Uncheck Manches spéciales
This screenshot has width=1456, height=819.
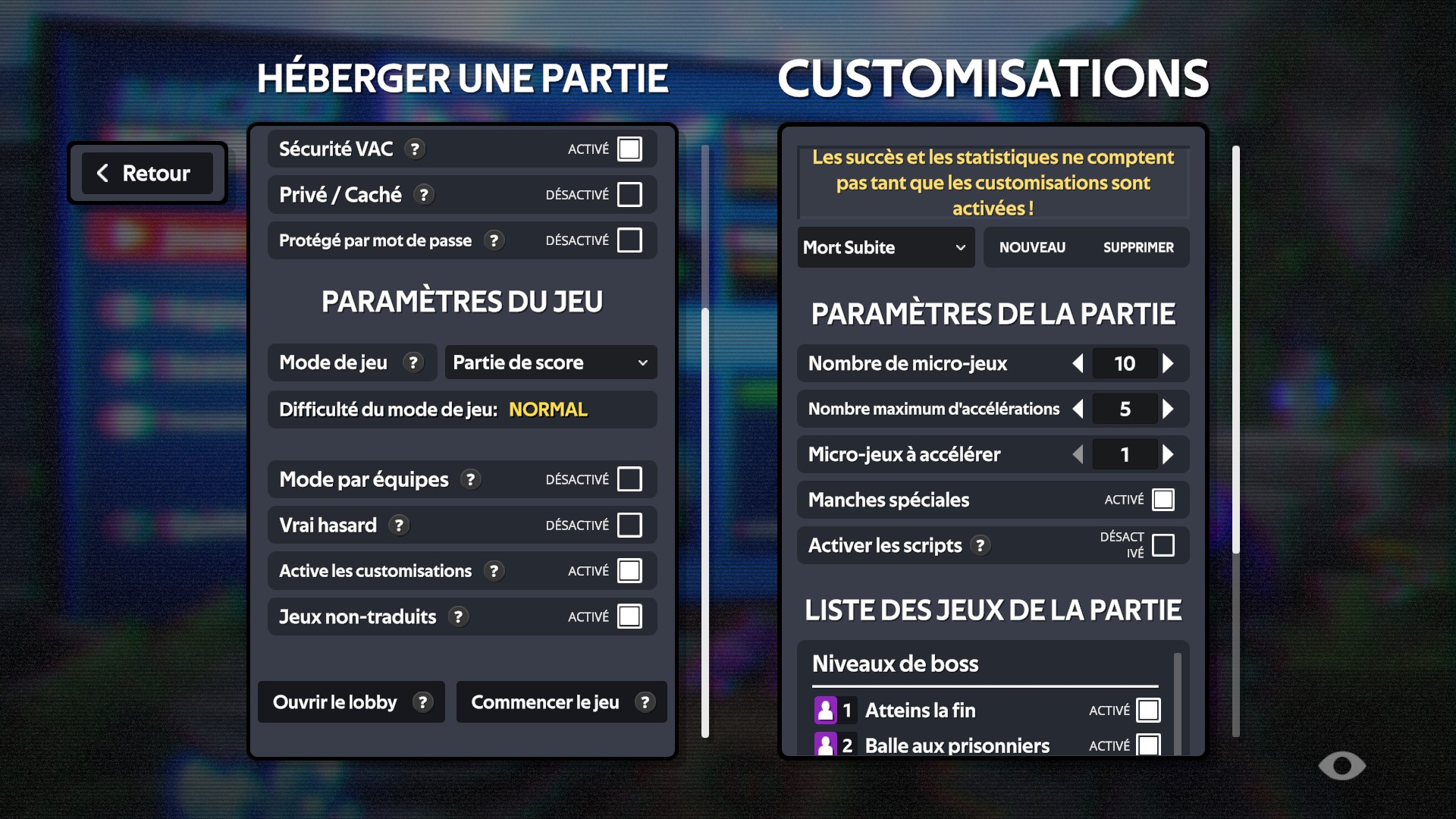tap(1163, 499)
